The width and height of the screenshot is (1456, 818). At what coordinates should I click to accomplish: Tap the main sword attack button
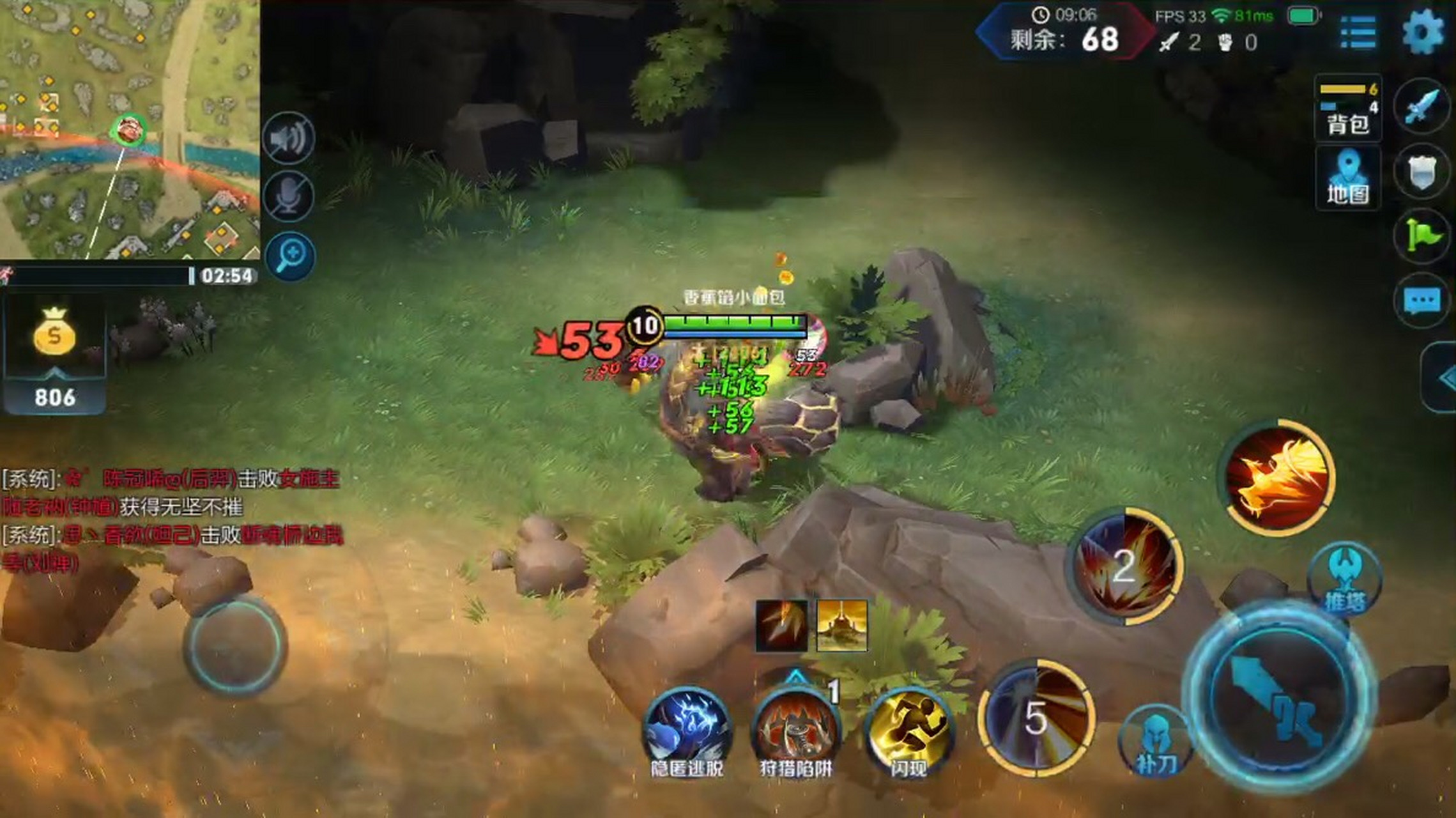pyautogui.click(x=1279, y=698)
